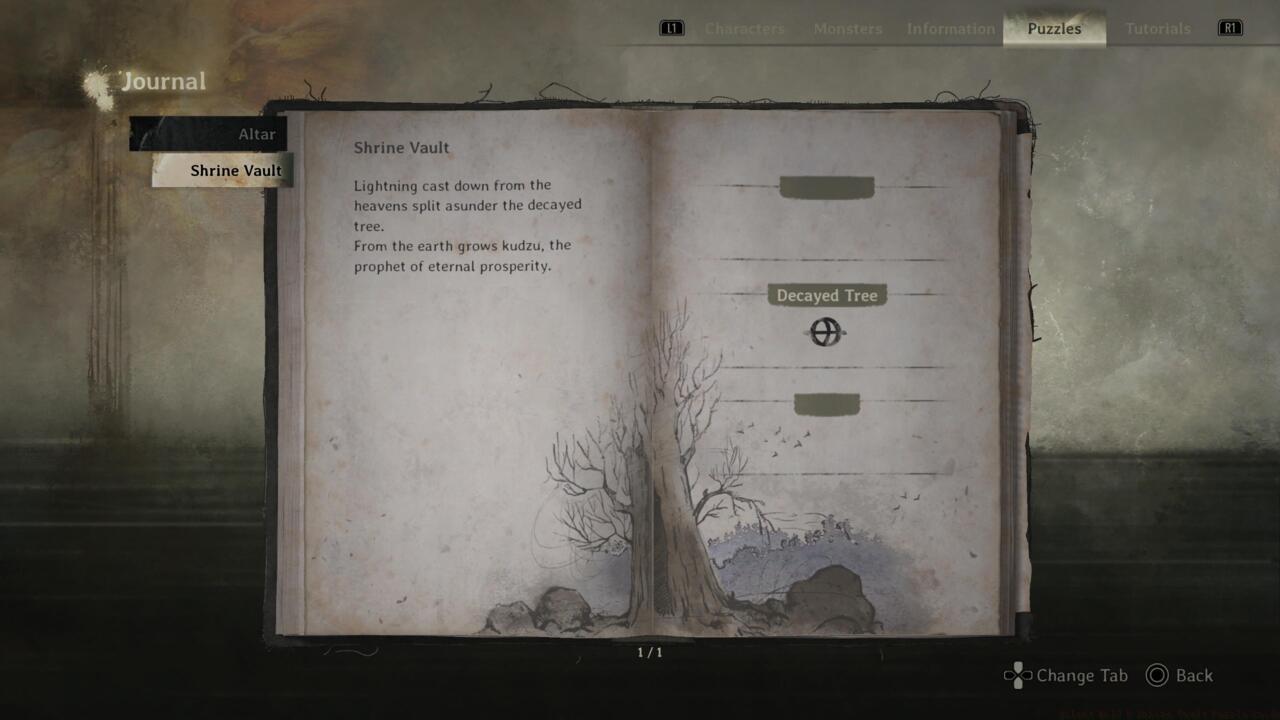Expand the redacted label above Decayed Tree
Viewport: 1280px width, 720px height.
click(x=827, y=188)
